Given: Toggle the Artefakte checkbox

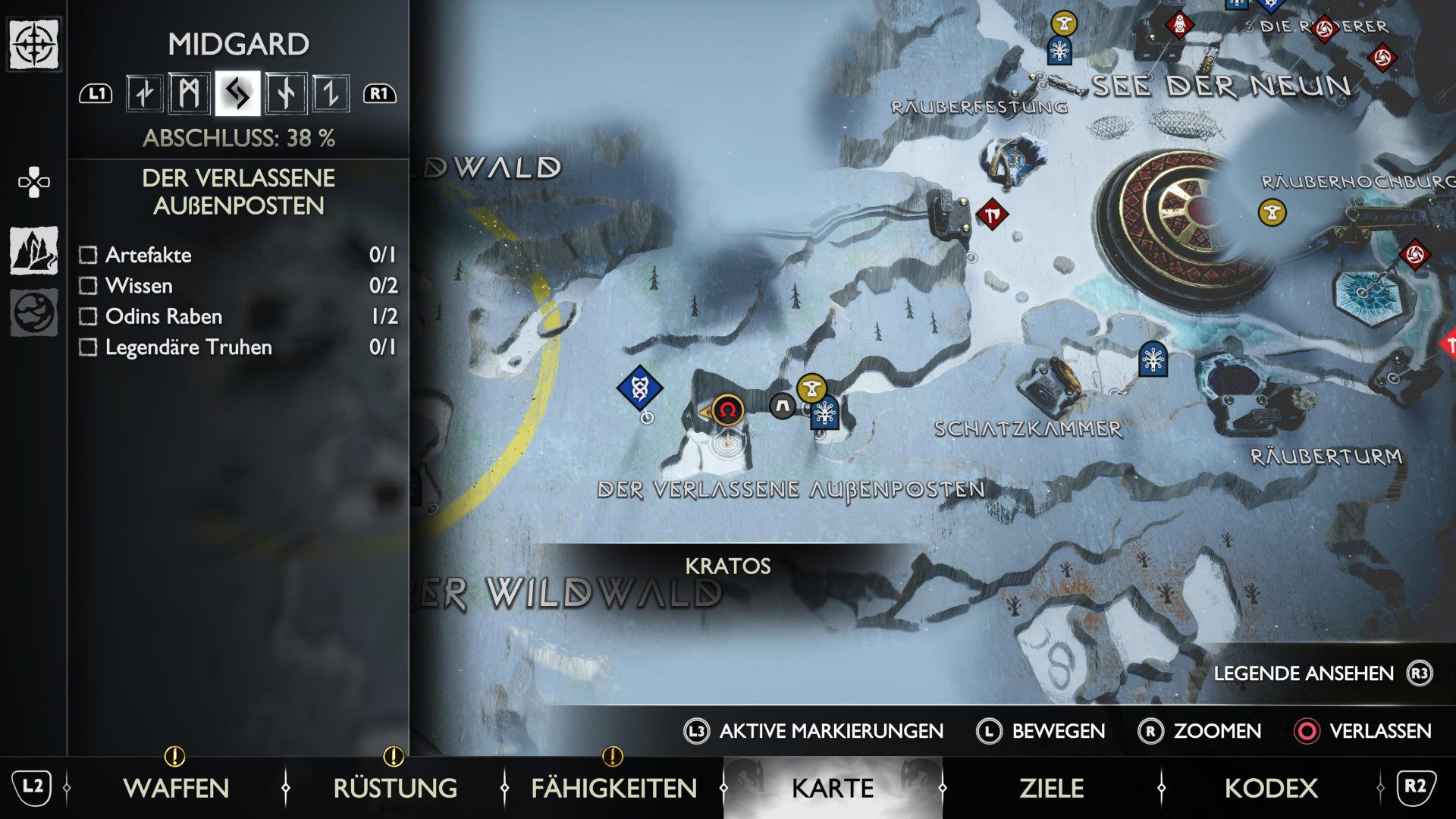Looking at the screenshot, I should pos(89,255).
